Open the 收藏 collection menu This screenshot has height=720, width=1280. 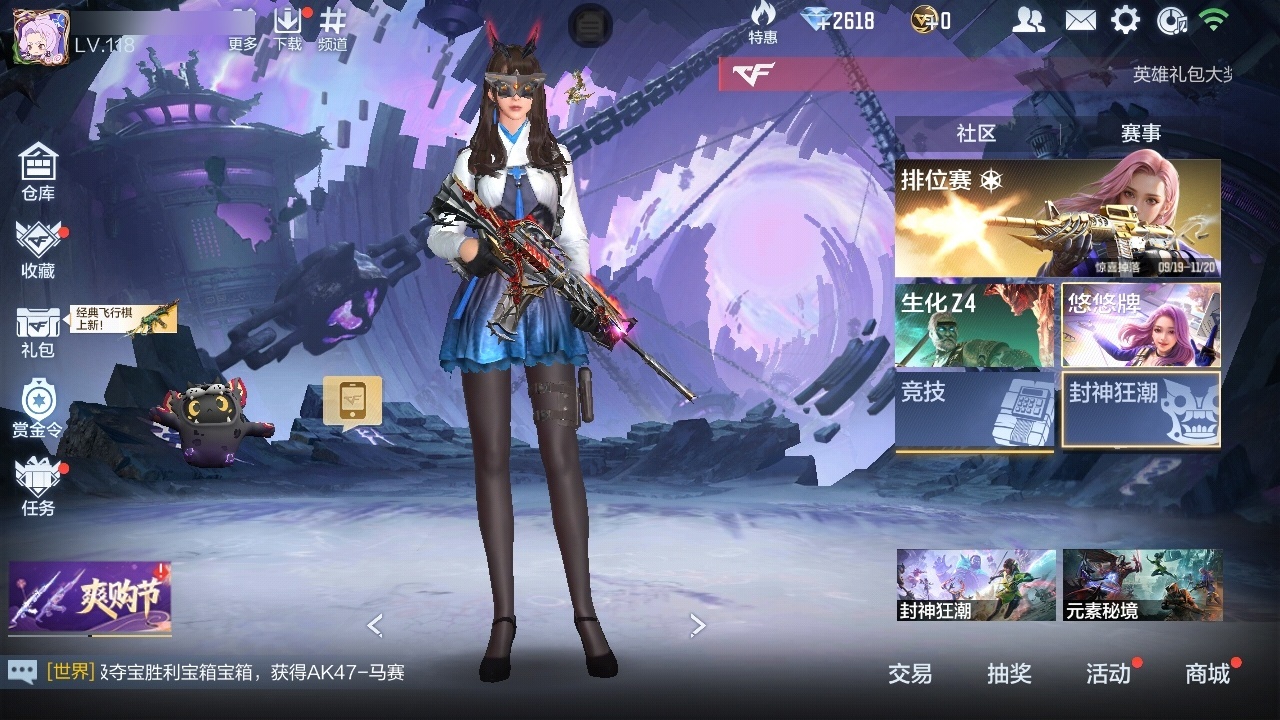point(38,249)
